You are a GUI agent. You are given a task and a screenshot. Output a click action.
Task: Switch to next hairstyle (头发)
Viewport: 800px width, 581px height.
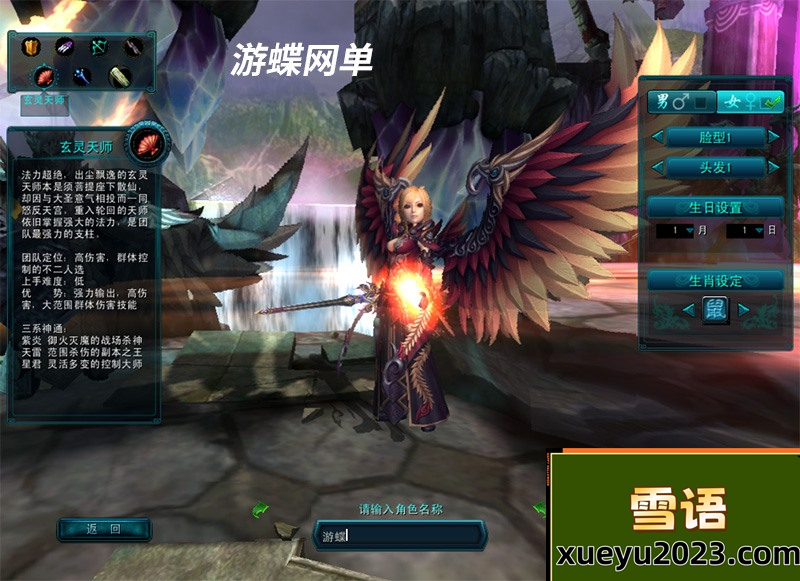pyautogui.click(x=773, y=167)
